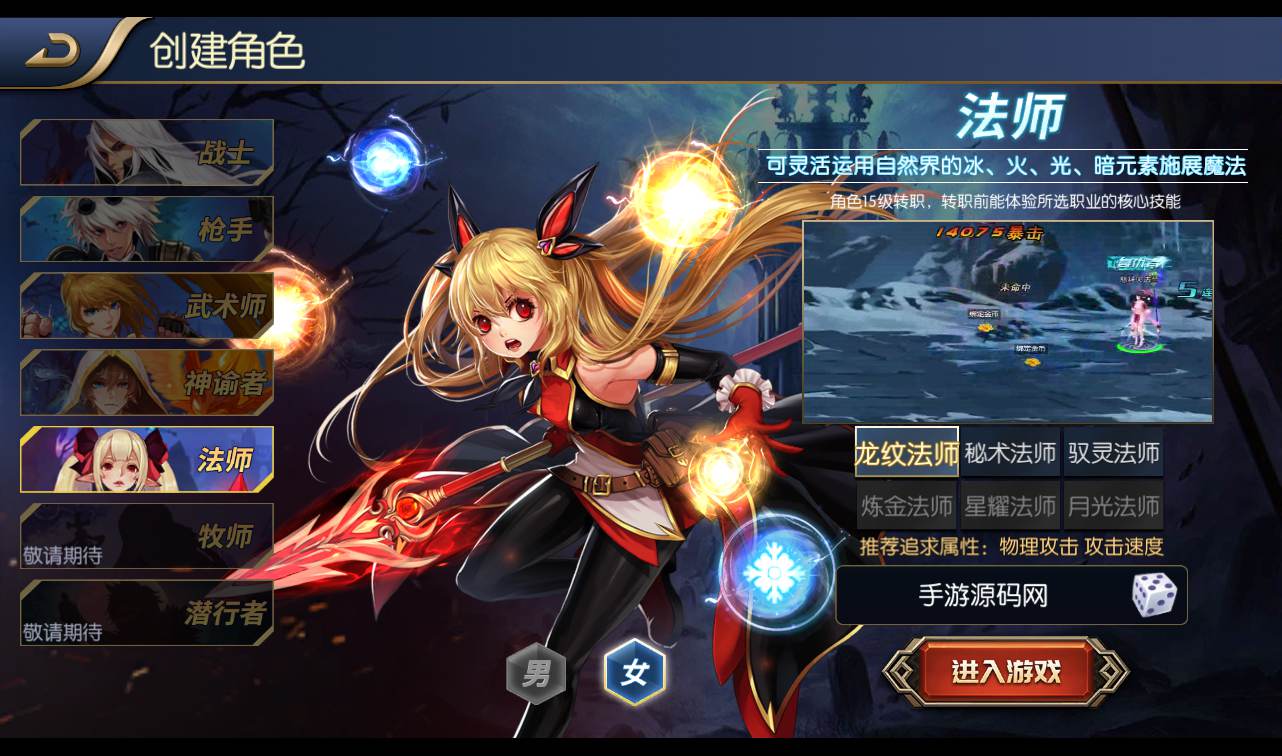Select the 武术师 martial artist portrait
1282x756 pixels.
pos(146,306)
